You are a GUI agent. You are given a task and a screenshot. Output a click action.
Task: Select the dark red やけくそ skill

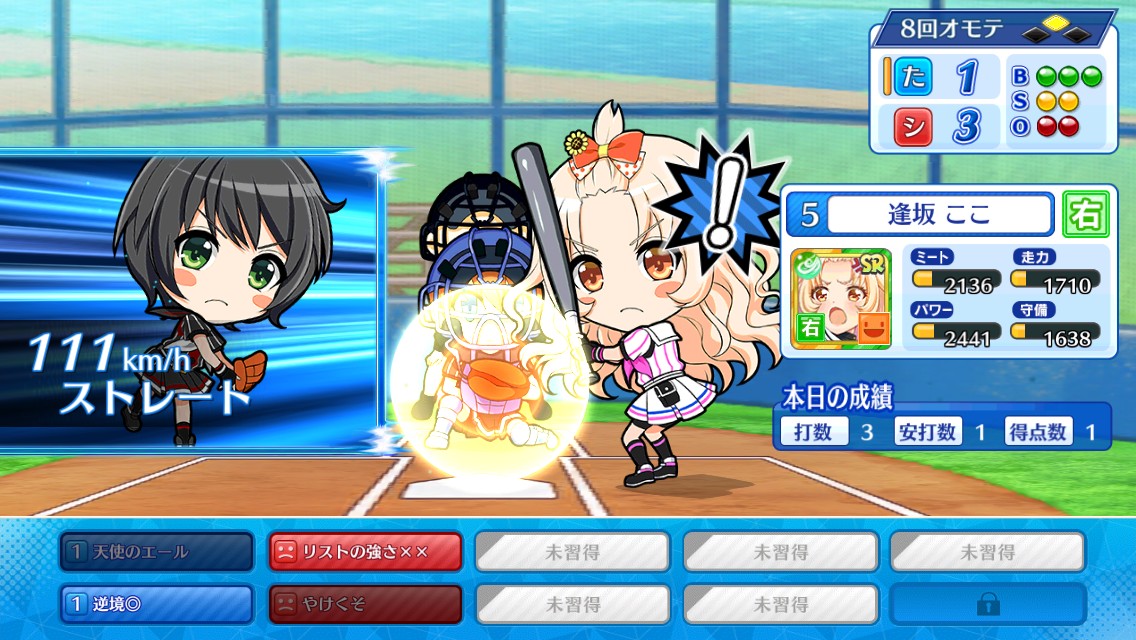[x=365, y=604]
